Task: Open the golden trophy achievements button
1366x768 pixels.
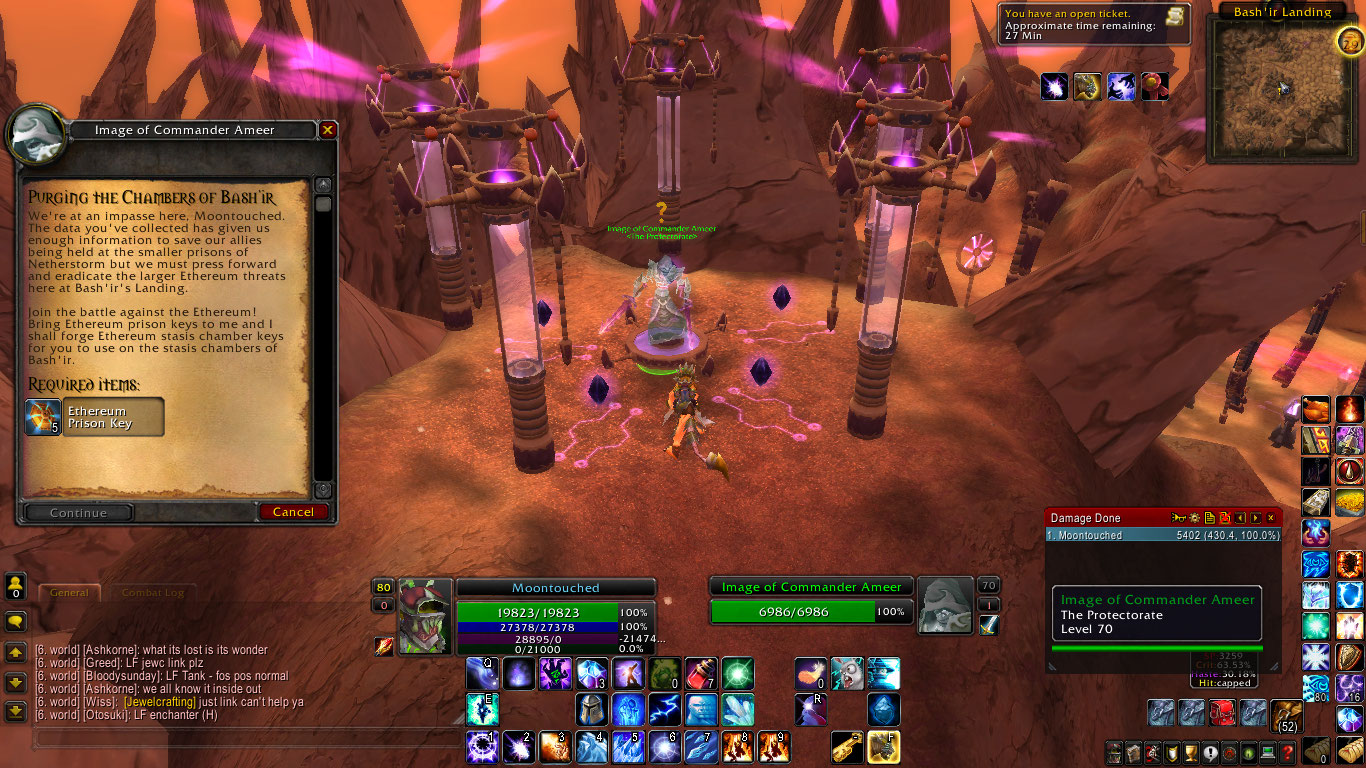Action: coord(1192,753)
